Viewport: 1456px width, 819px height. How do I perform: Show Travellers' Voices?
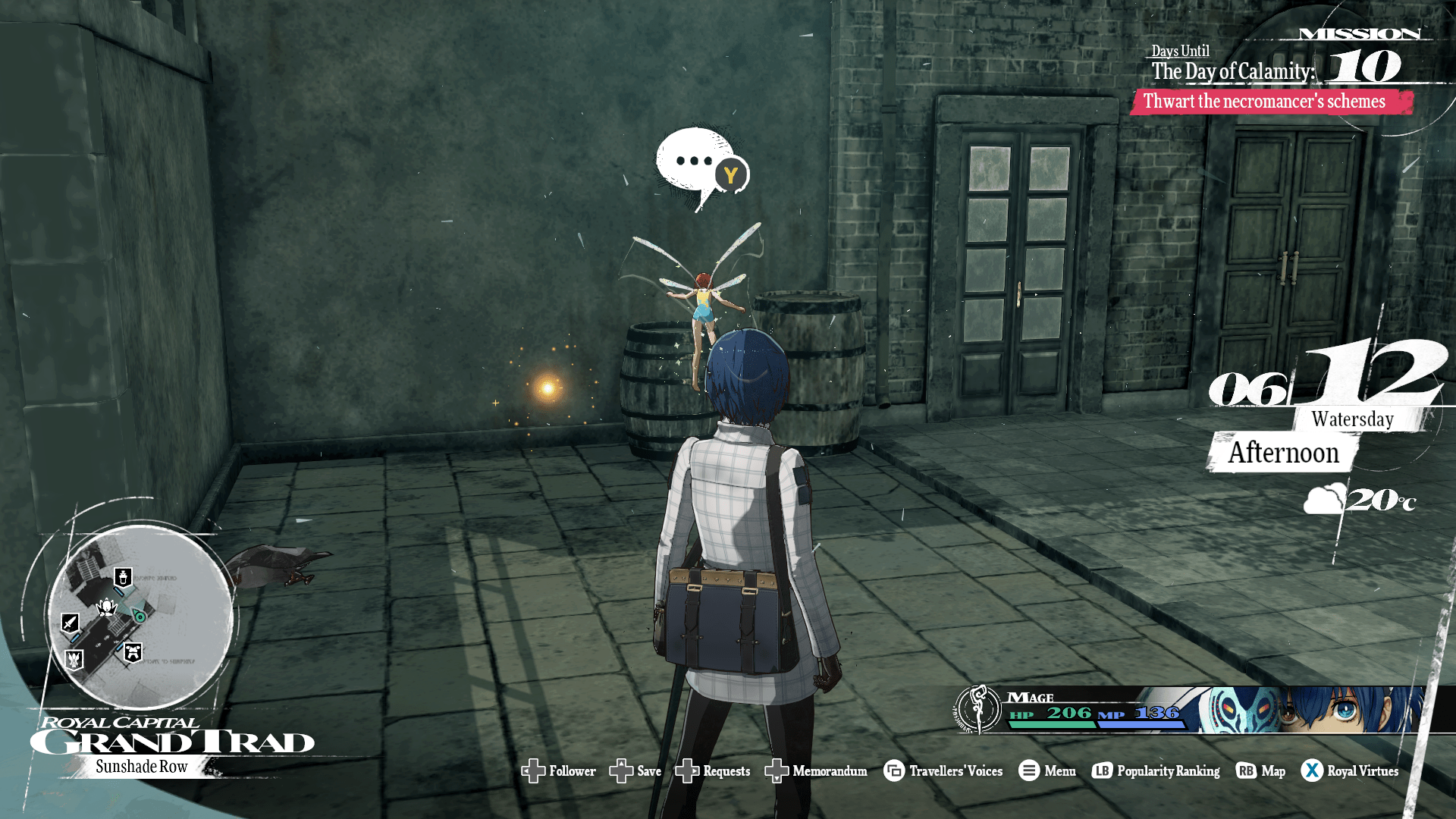[943, 771]
